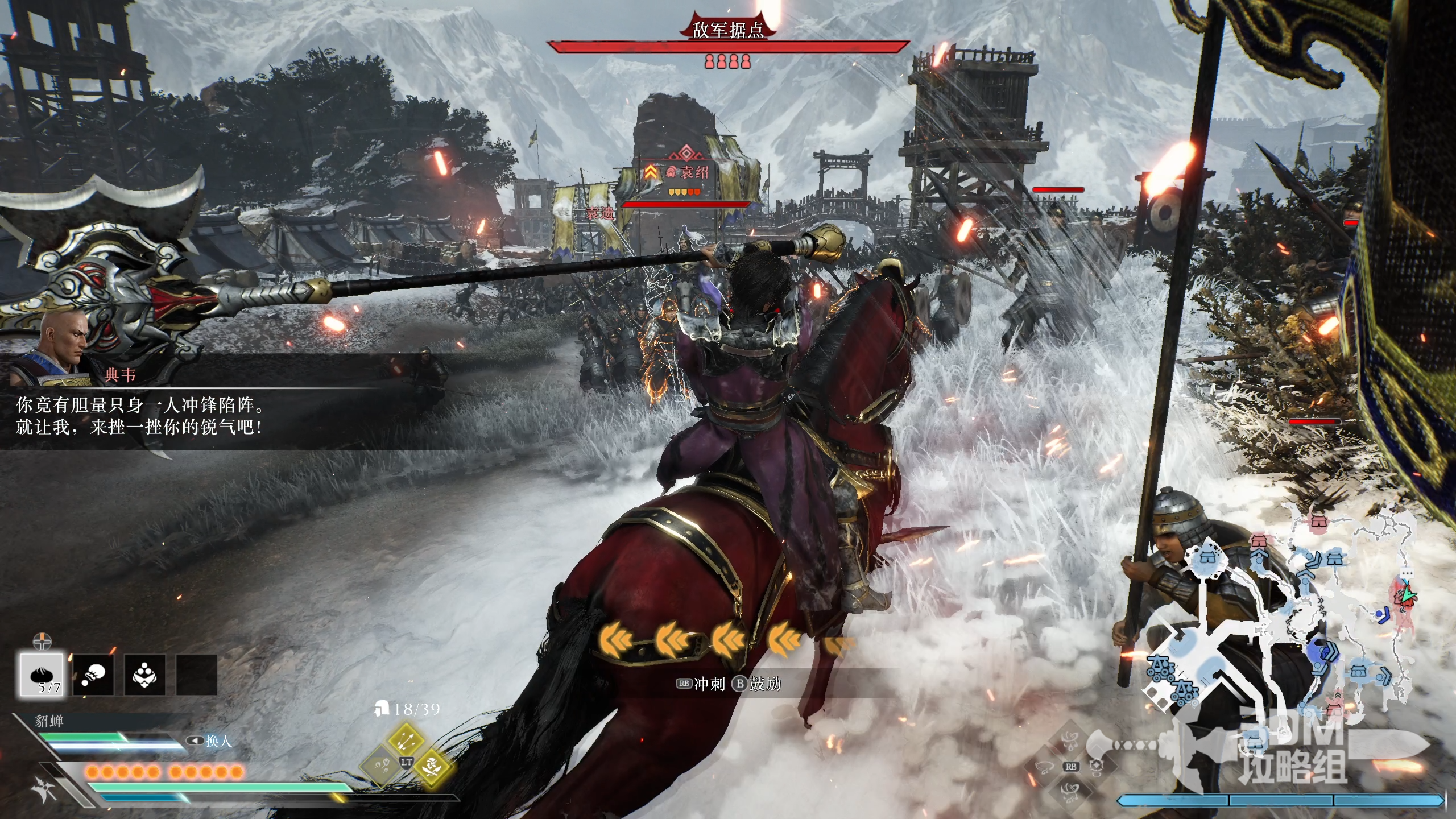
Task: Click the green player arrow on minimap
Action: [1407, 594]
